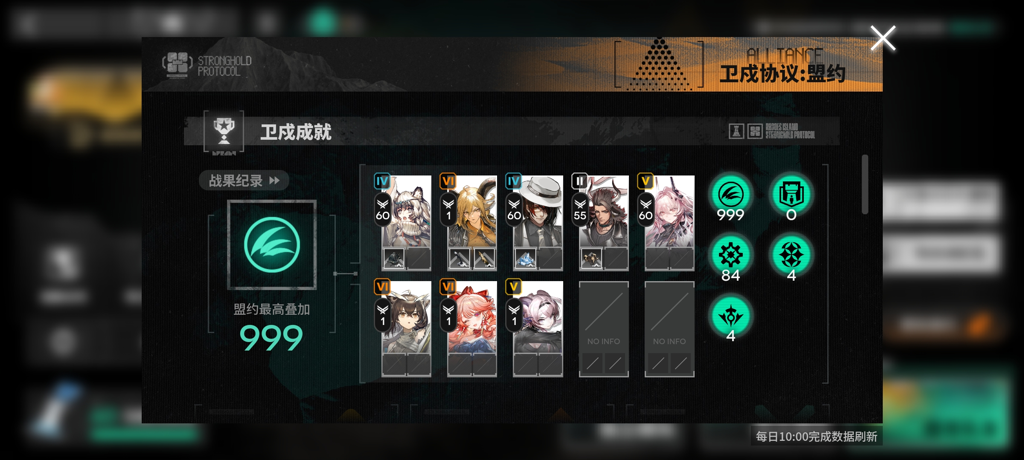The width and height of the screenshot is (1024, 460).
Task: Tap the gear bond icon showing 84
Action: pos(730,255)
